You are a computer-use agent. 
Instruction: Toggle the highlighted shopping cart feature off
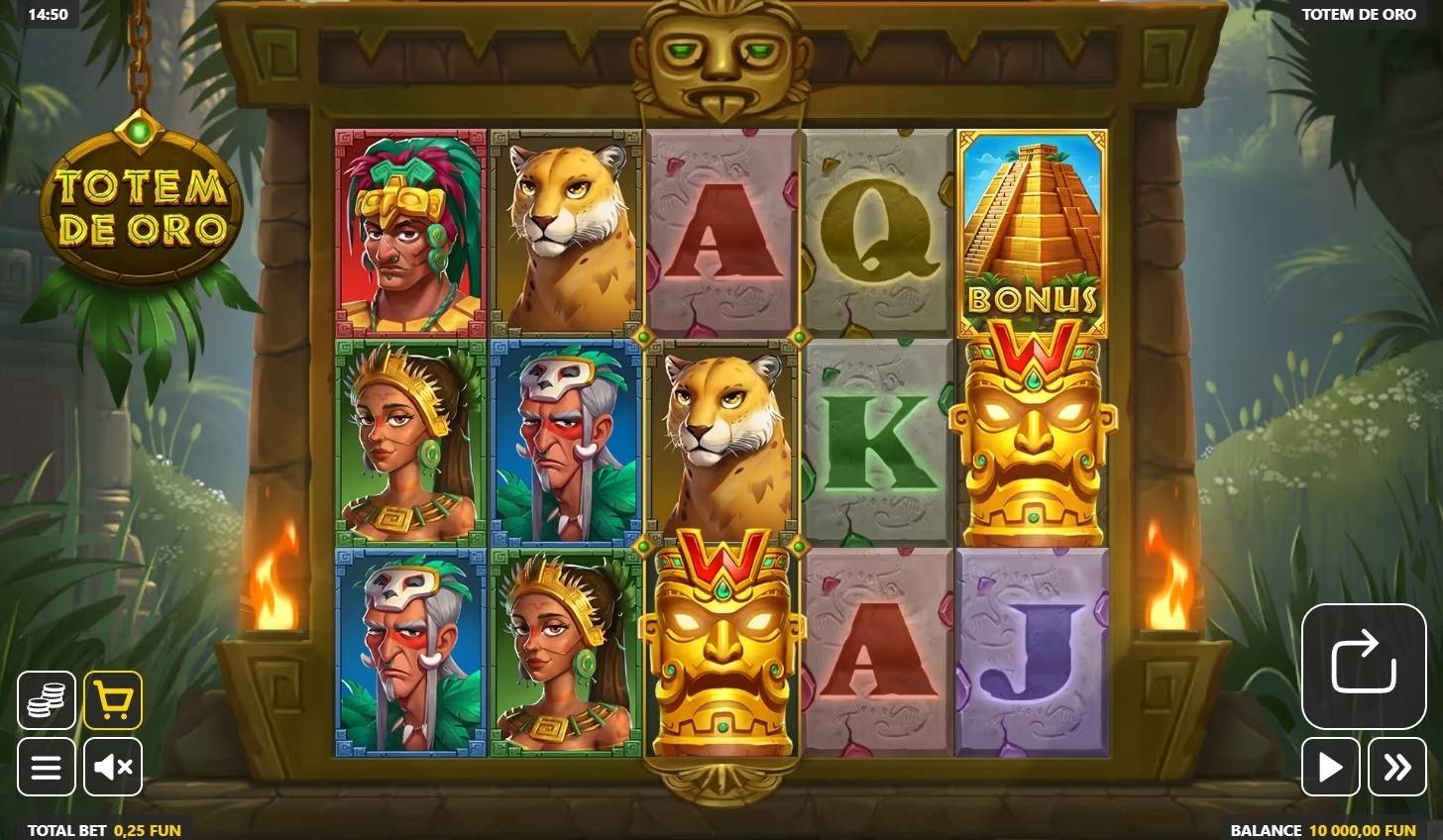pyautogui.click(x=113, y=700)
